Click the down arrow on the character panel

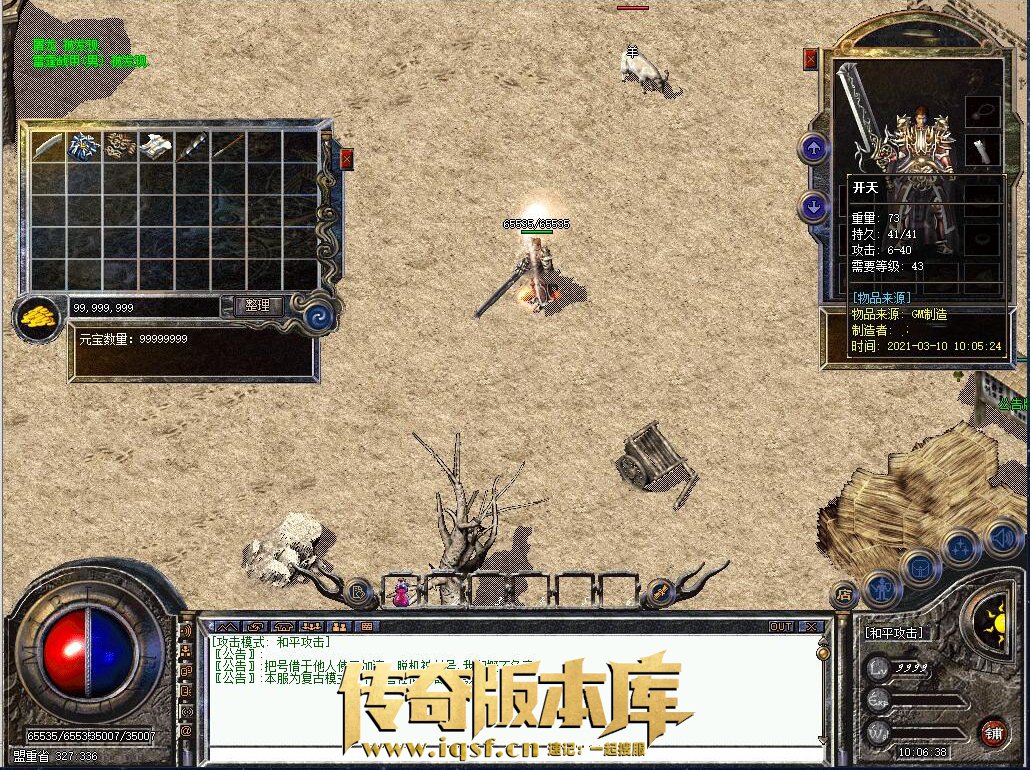[x=814, y=207]
